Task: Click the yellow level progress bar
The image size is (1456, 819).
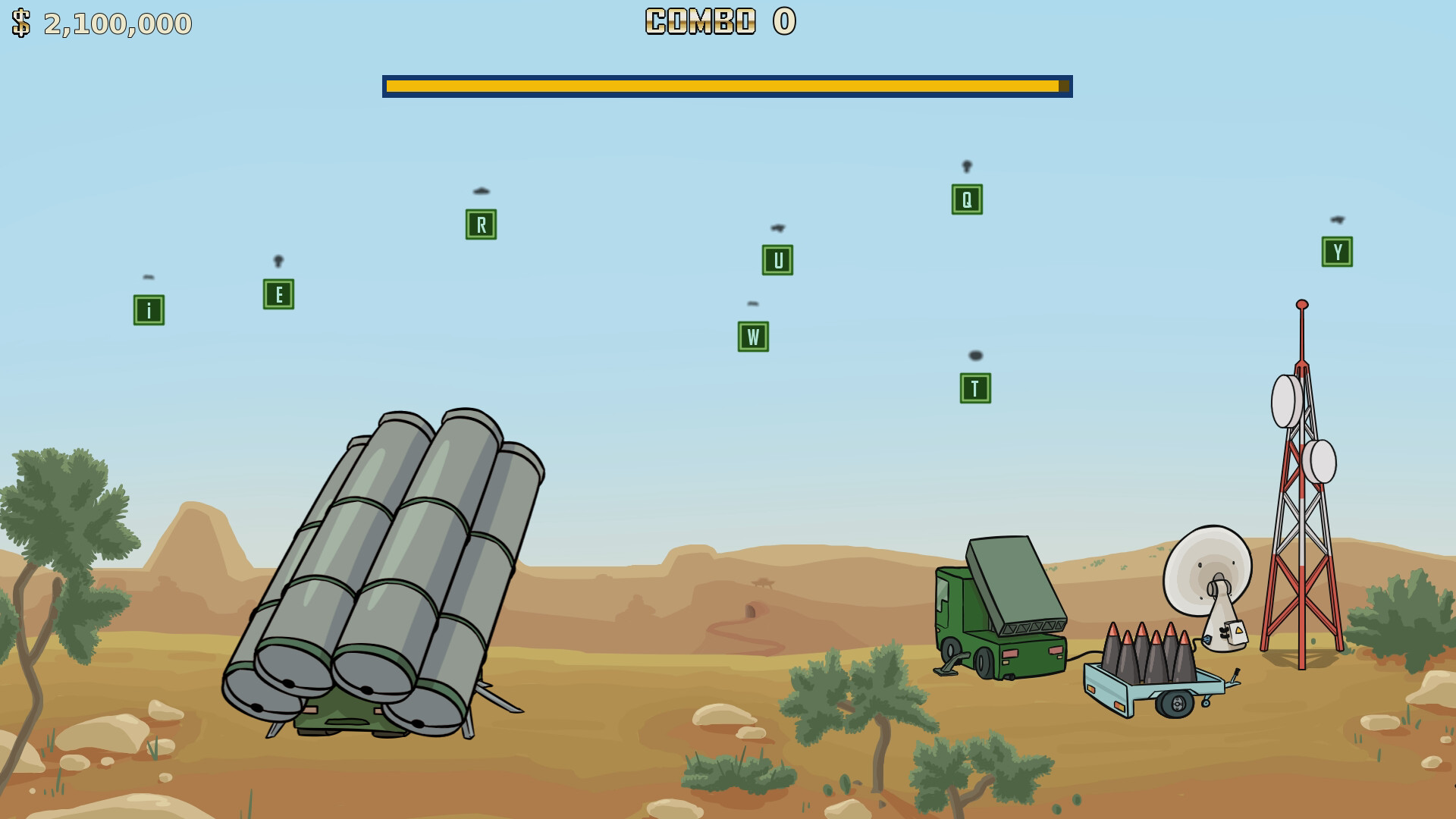Action: 726,86
